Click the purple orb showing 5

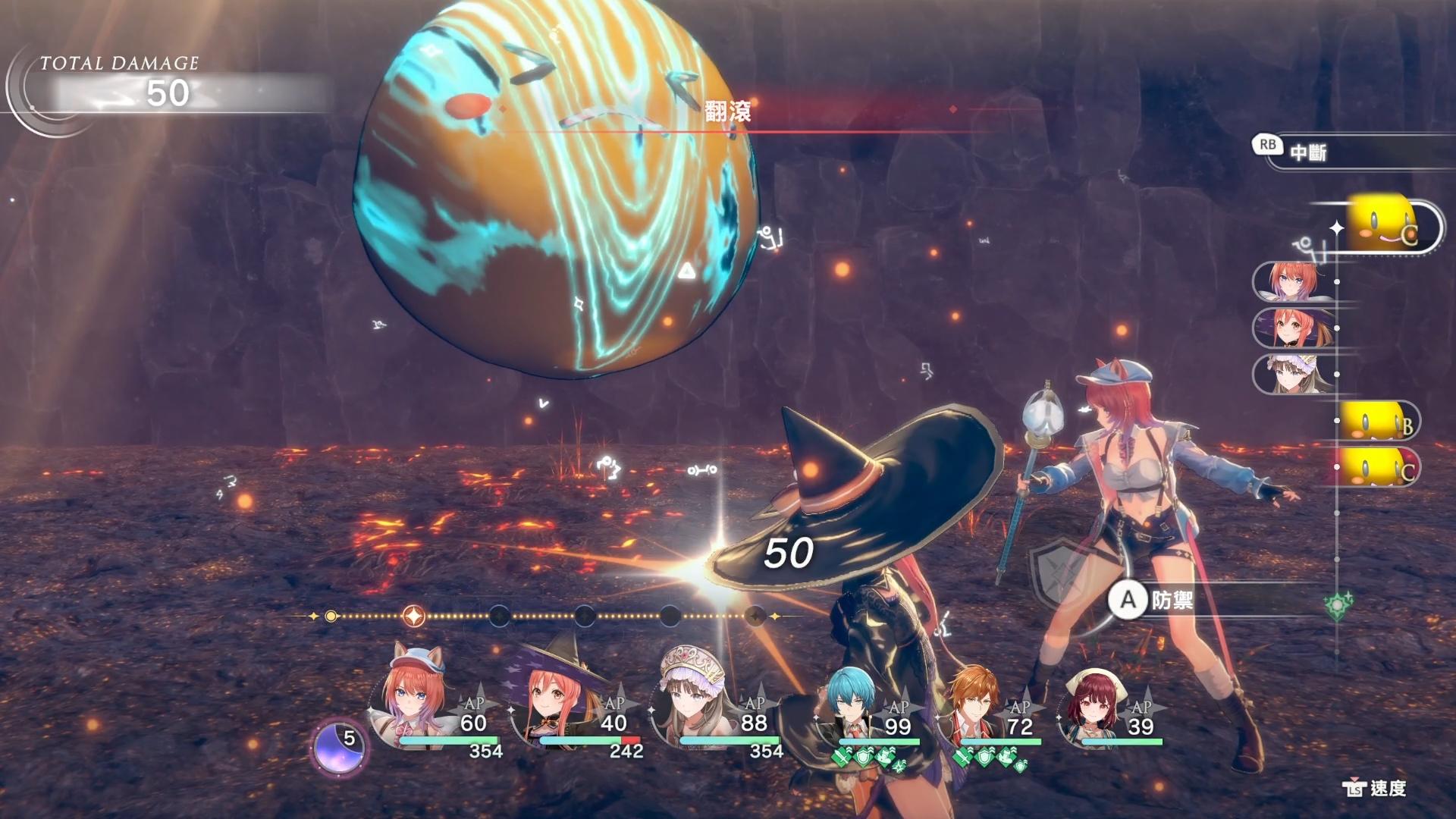pos(339,745)
